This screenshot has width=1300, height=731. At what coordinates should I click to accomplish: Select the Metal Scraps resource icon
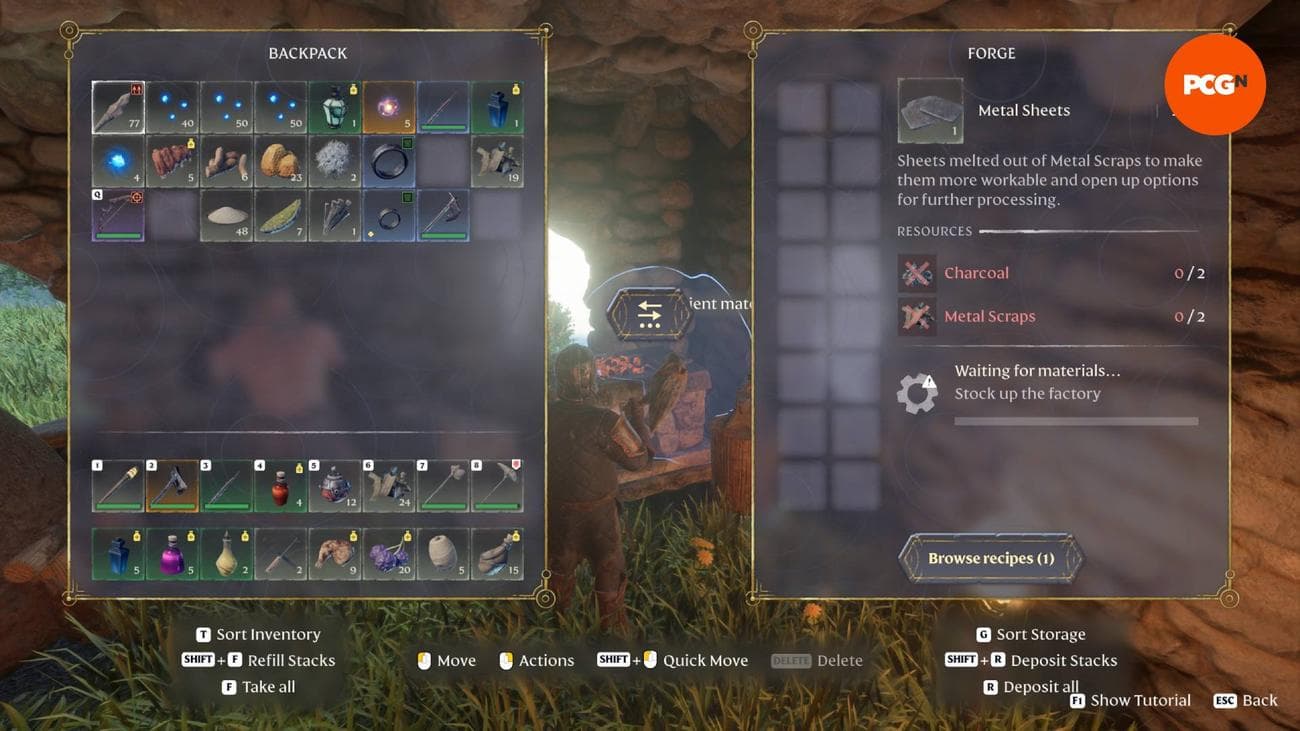(917, 315)
